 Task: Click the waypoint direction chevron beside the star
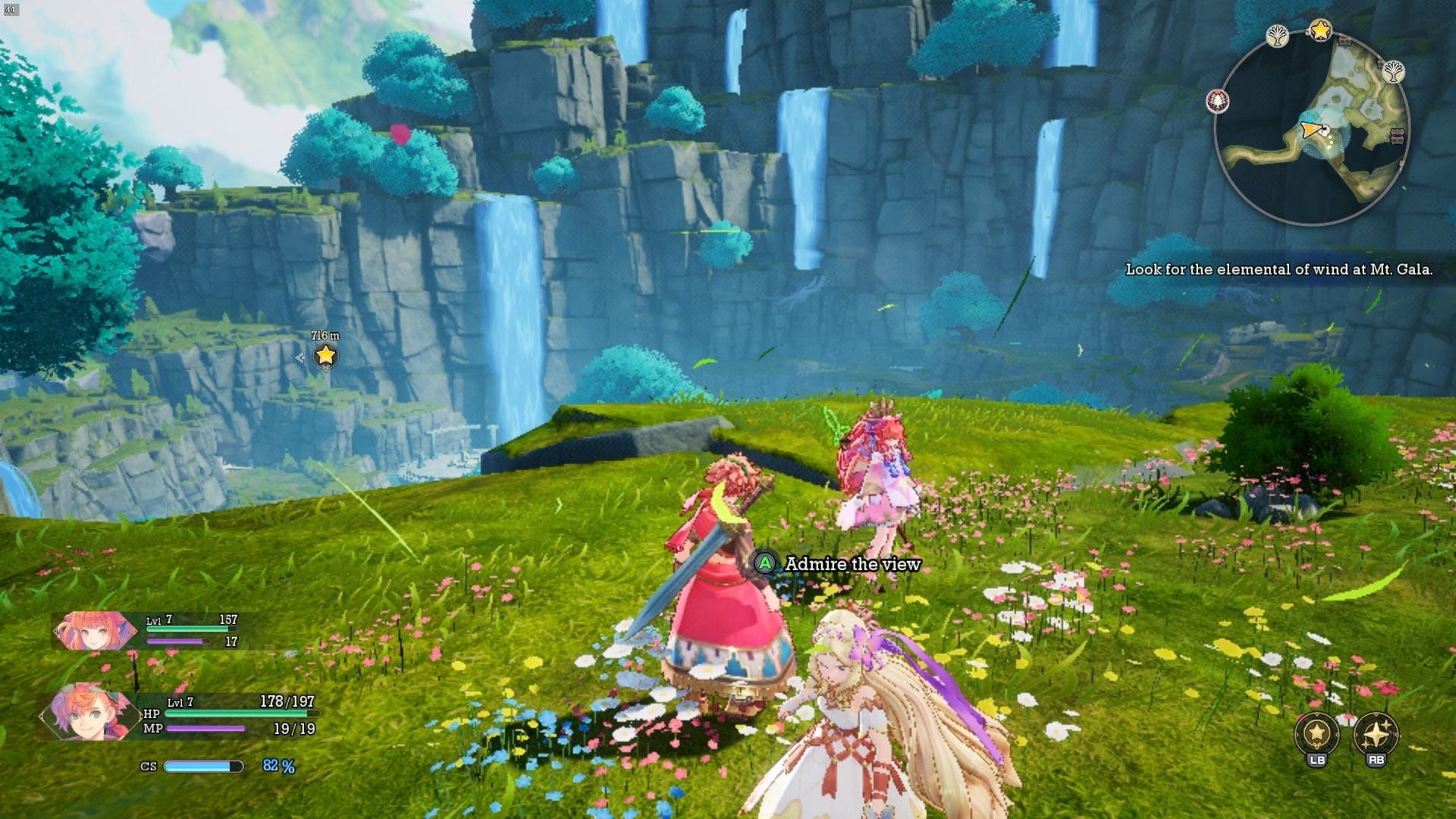[x=300, y=358]
